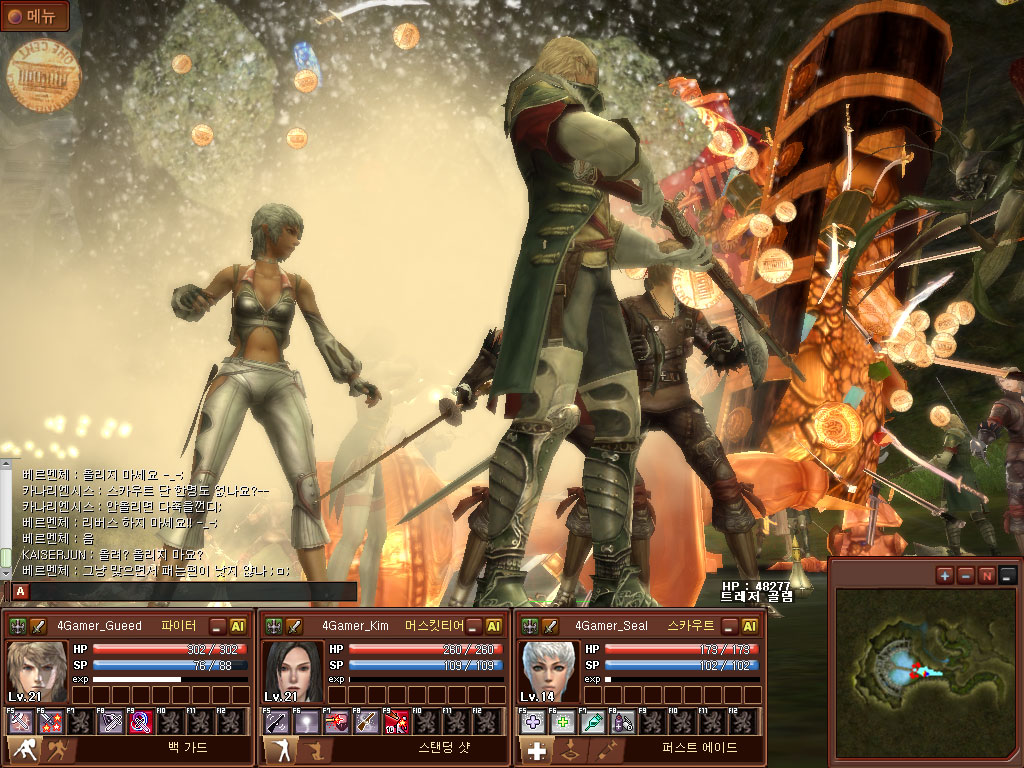Click the chat input field
This screenshot has width=1024, height=768.
click(192, 591)
